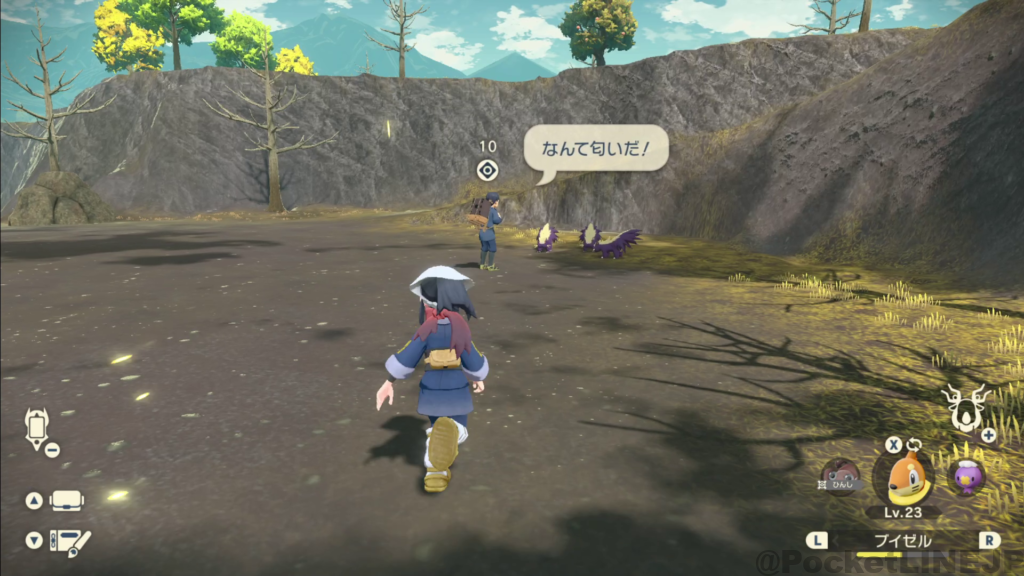Choose the purple Drifloon party slot
Image resolution: width=1024 pixels, height=576 pixels.
(x=965, y=476)
